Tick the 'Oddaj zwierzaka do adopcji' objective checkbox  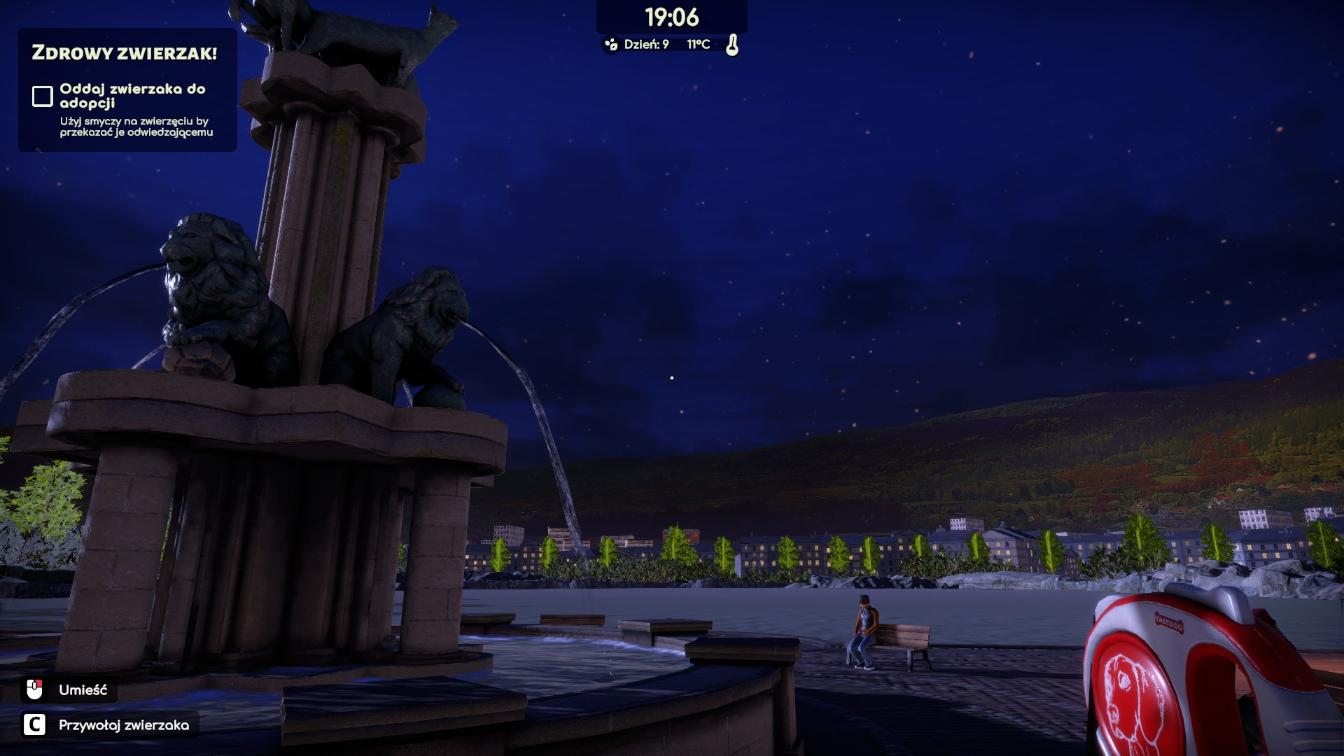(x=42, y=96)
